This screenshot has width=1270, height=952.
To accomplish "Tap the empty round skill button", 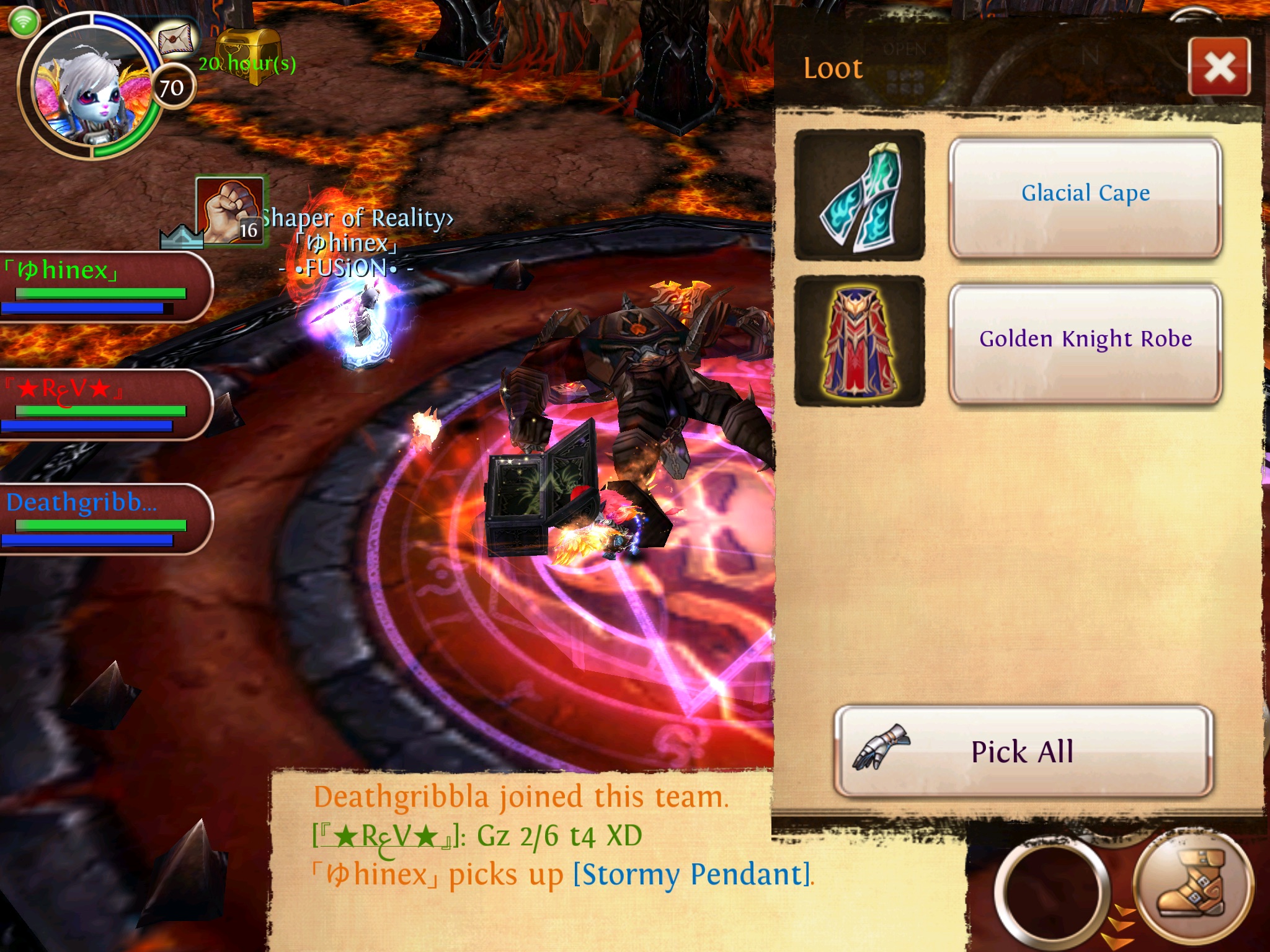I will pos(1052,892).
